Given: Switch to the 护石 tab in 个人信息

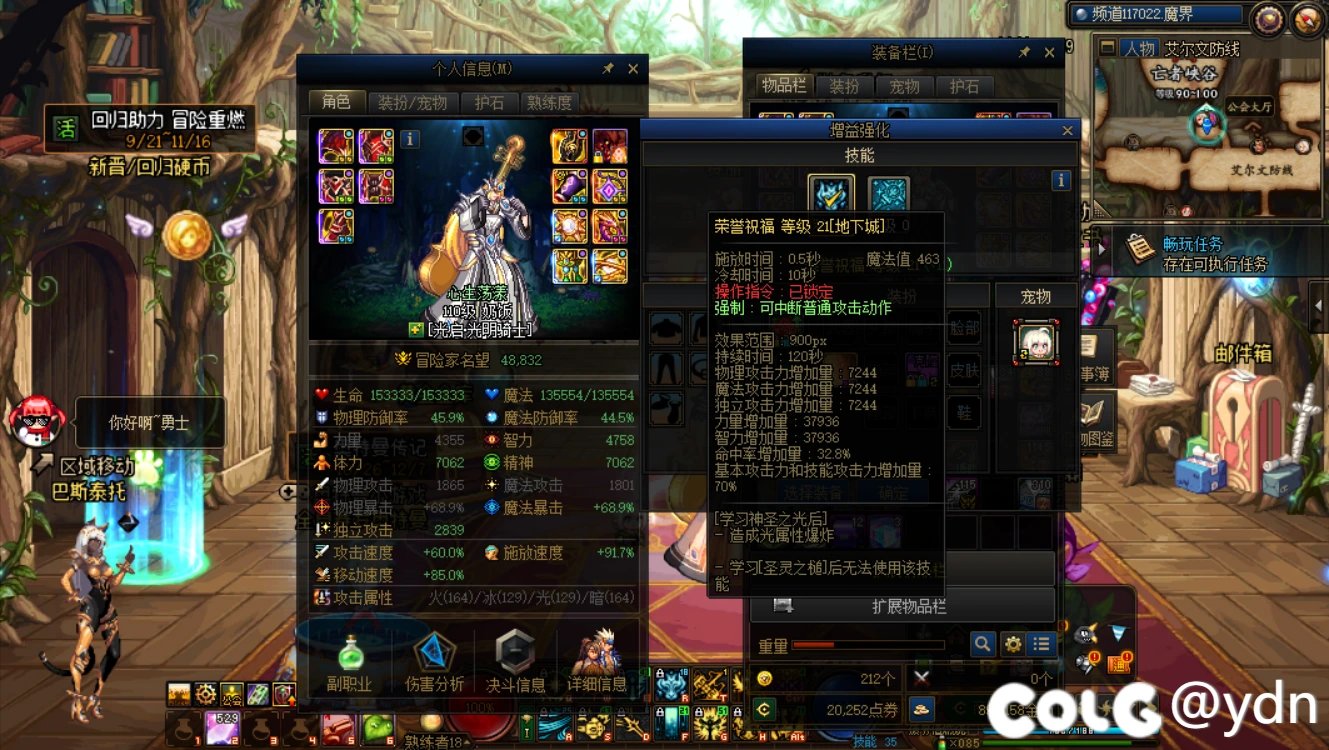Looking at the screenshot, I should click(490, 103).
